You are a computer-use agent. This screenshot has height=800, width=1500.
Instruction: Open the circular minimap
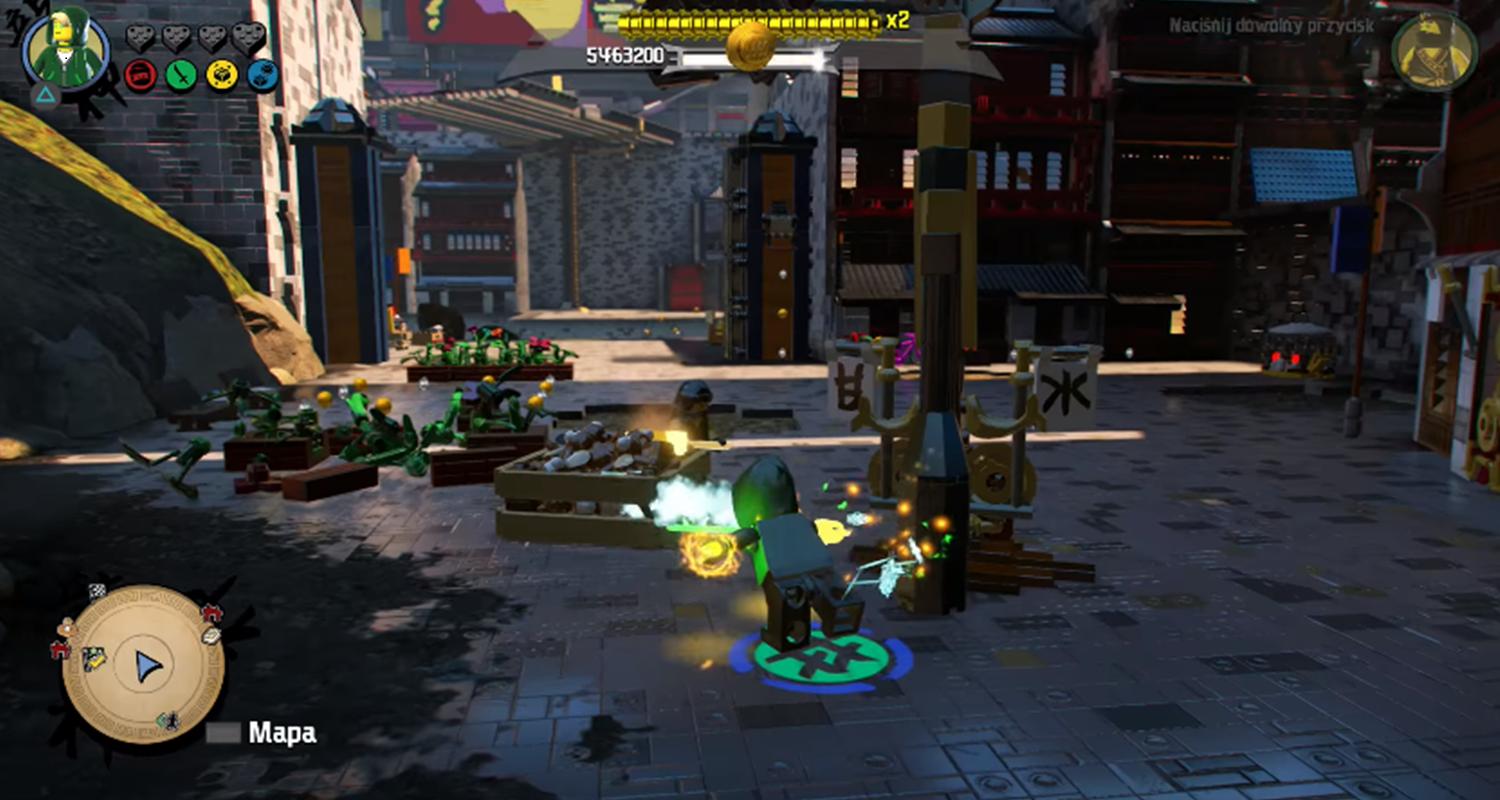point(143,665)
